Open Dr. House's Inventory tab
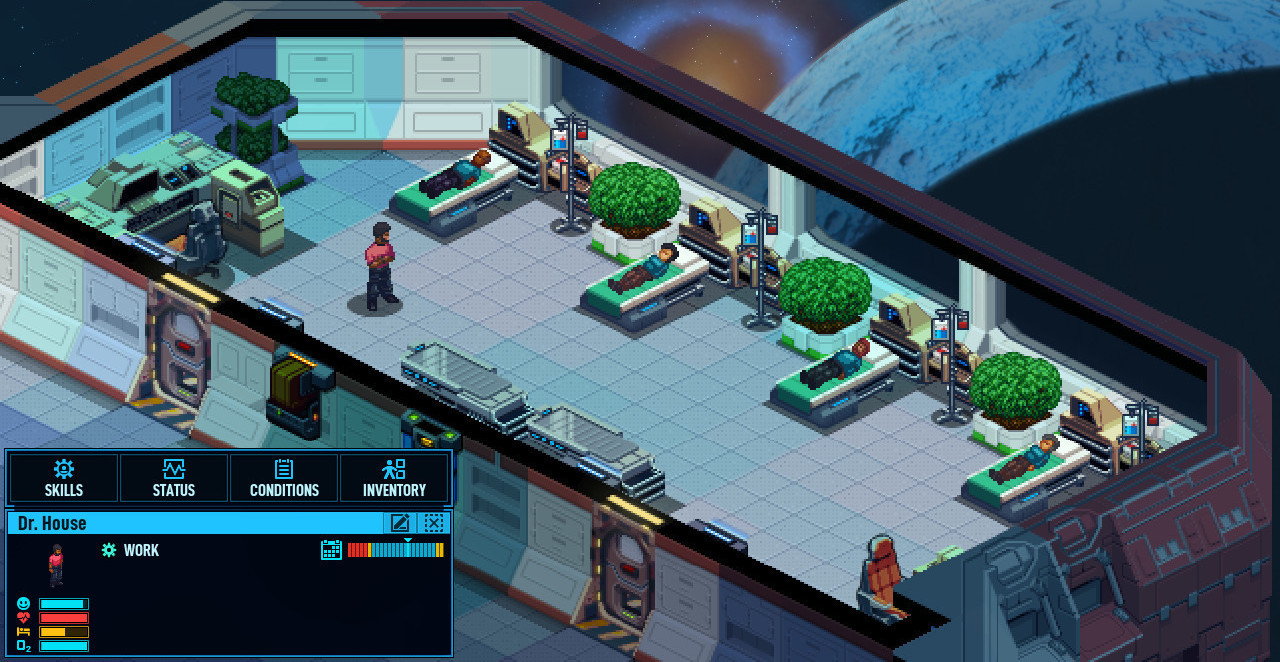The image size is (1280, 662). click(x=394, y=478)
